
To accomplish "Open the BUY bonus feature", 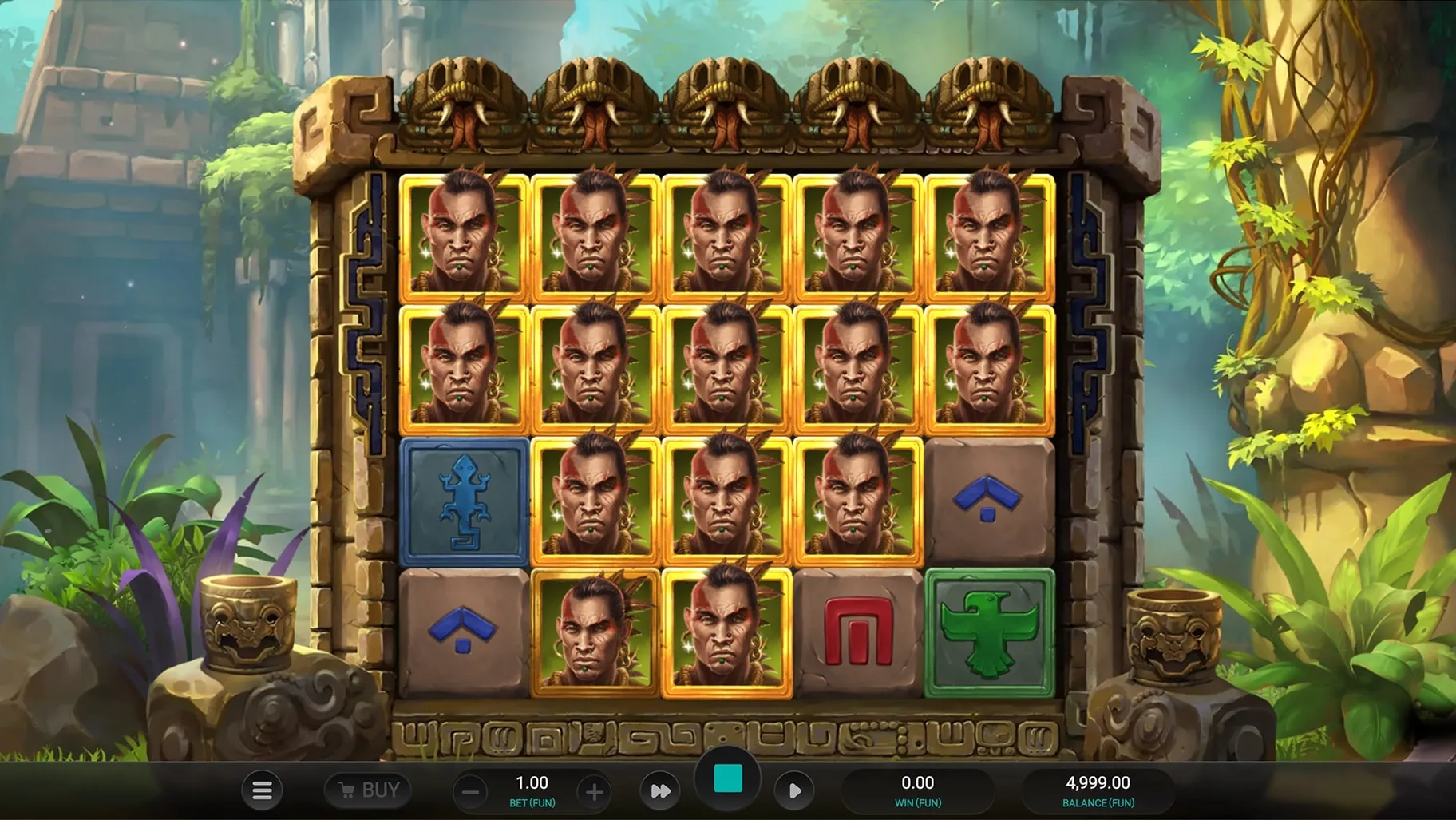I will pyautogui.click(x=368, y=790).
